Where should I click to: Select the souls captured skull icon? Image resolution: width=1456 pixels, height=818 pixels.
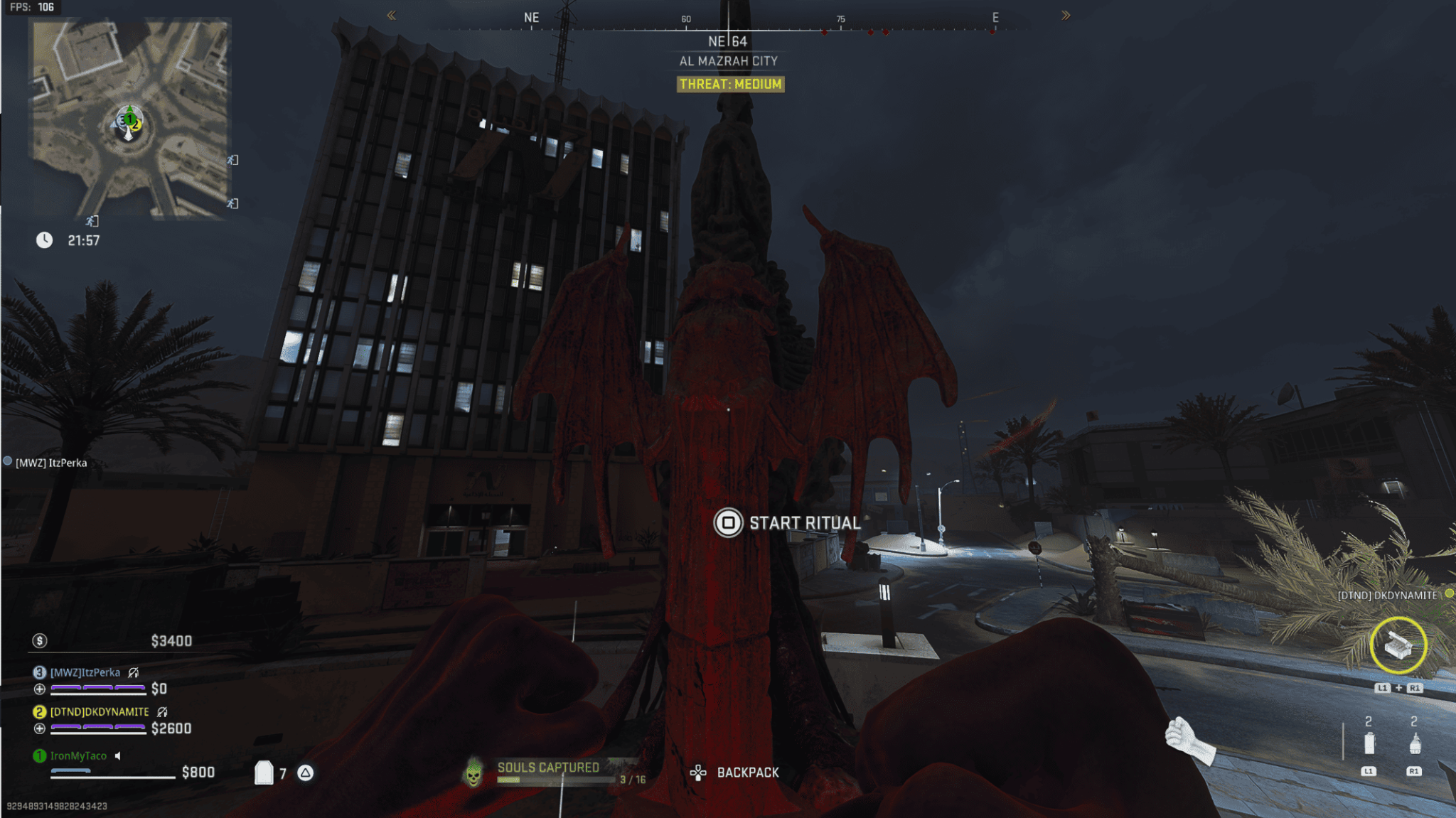473,773
